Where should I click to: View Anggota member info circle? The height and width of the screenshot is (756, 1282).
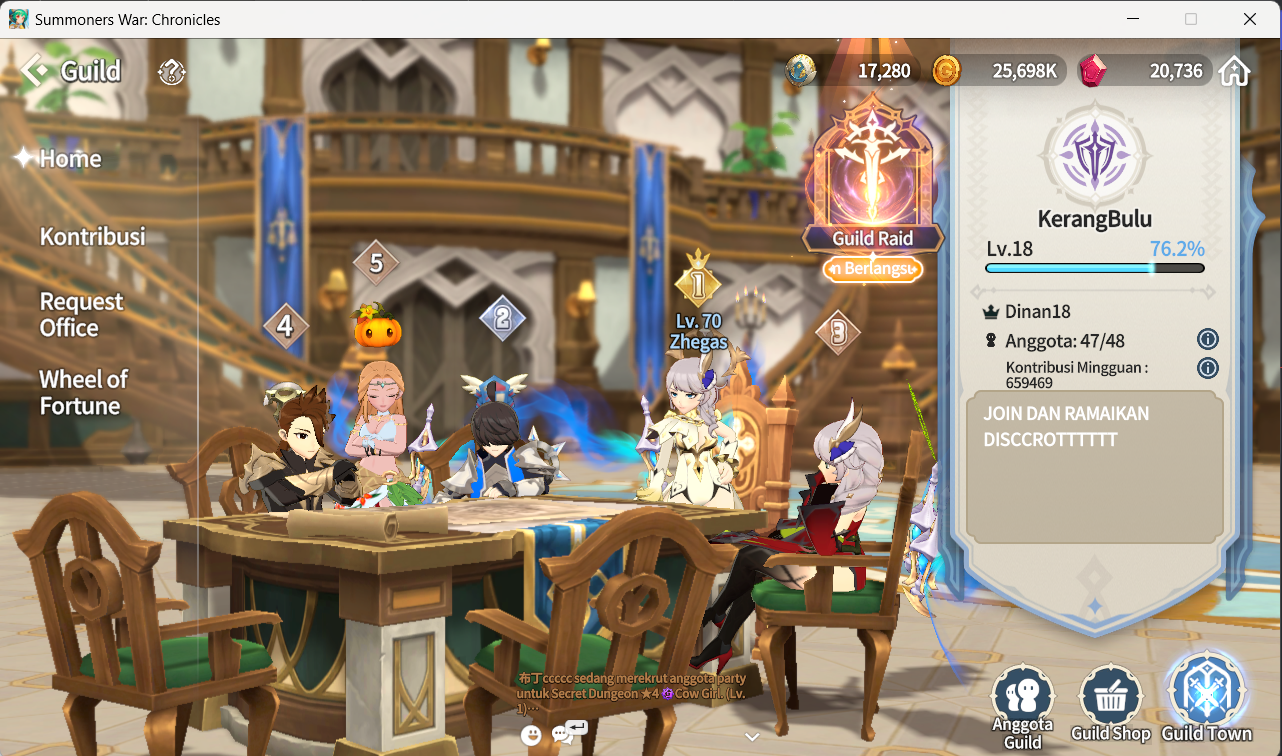coord(1207,339)
